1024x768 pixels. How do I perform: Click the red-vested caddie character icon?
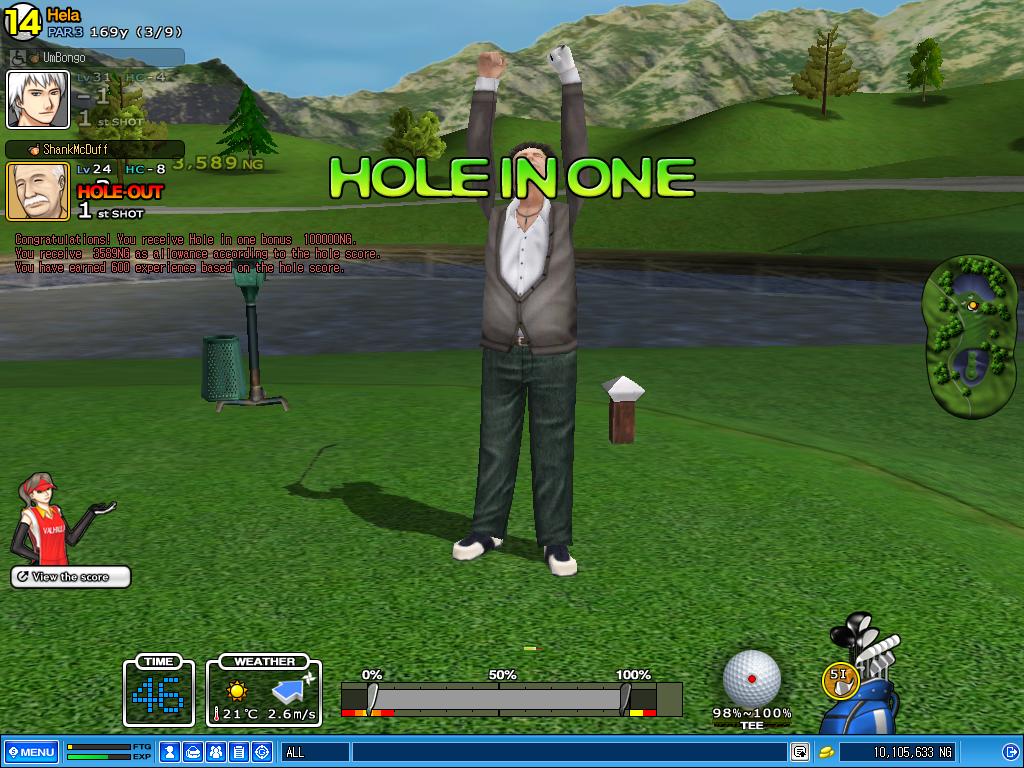(45, 520)
